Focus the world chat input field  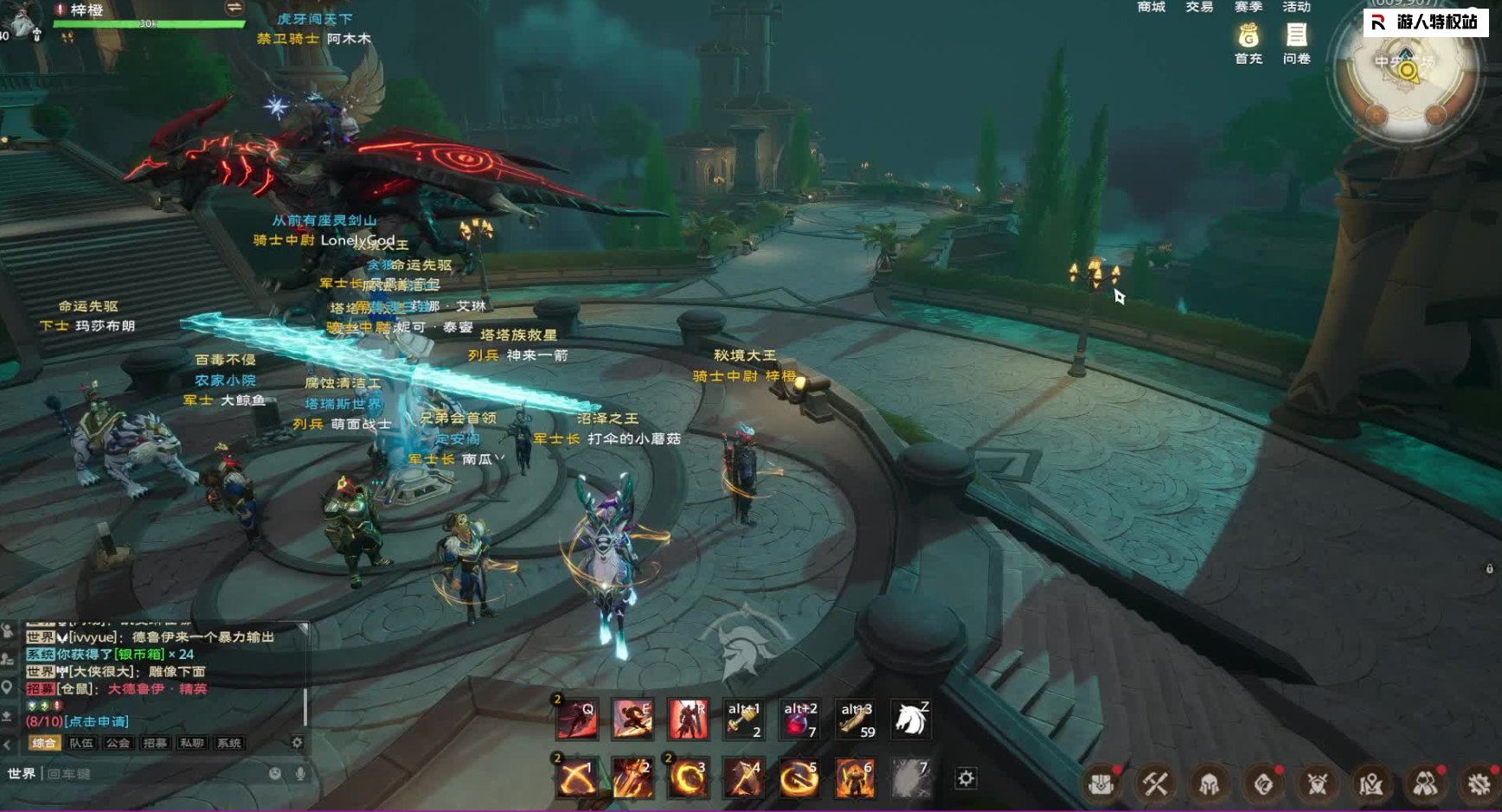point(156,773)
